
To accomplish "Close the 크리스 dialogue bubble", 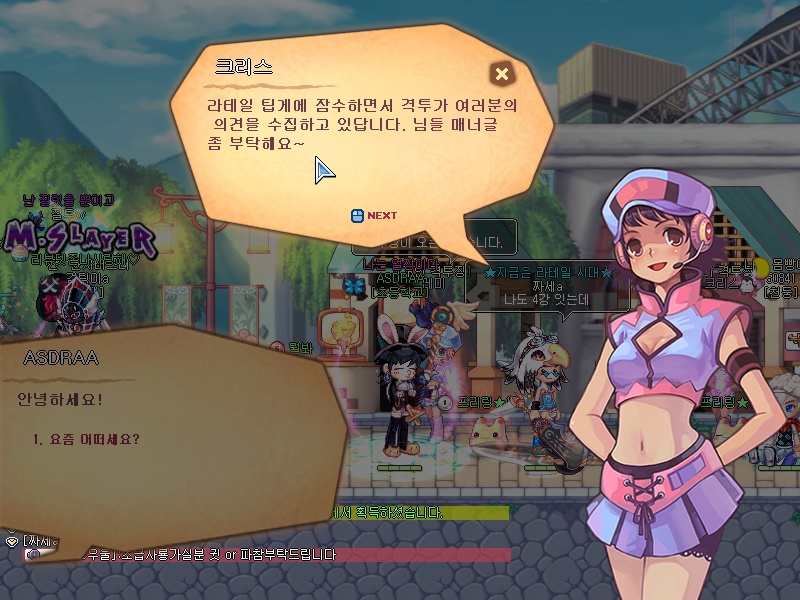I will tap(502, 73).
